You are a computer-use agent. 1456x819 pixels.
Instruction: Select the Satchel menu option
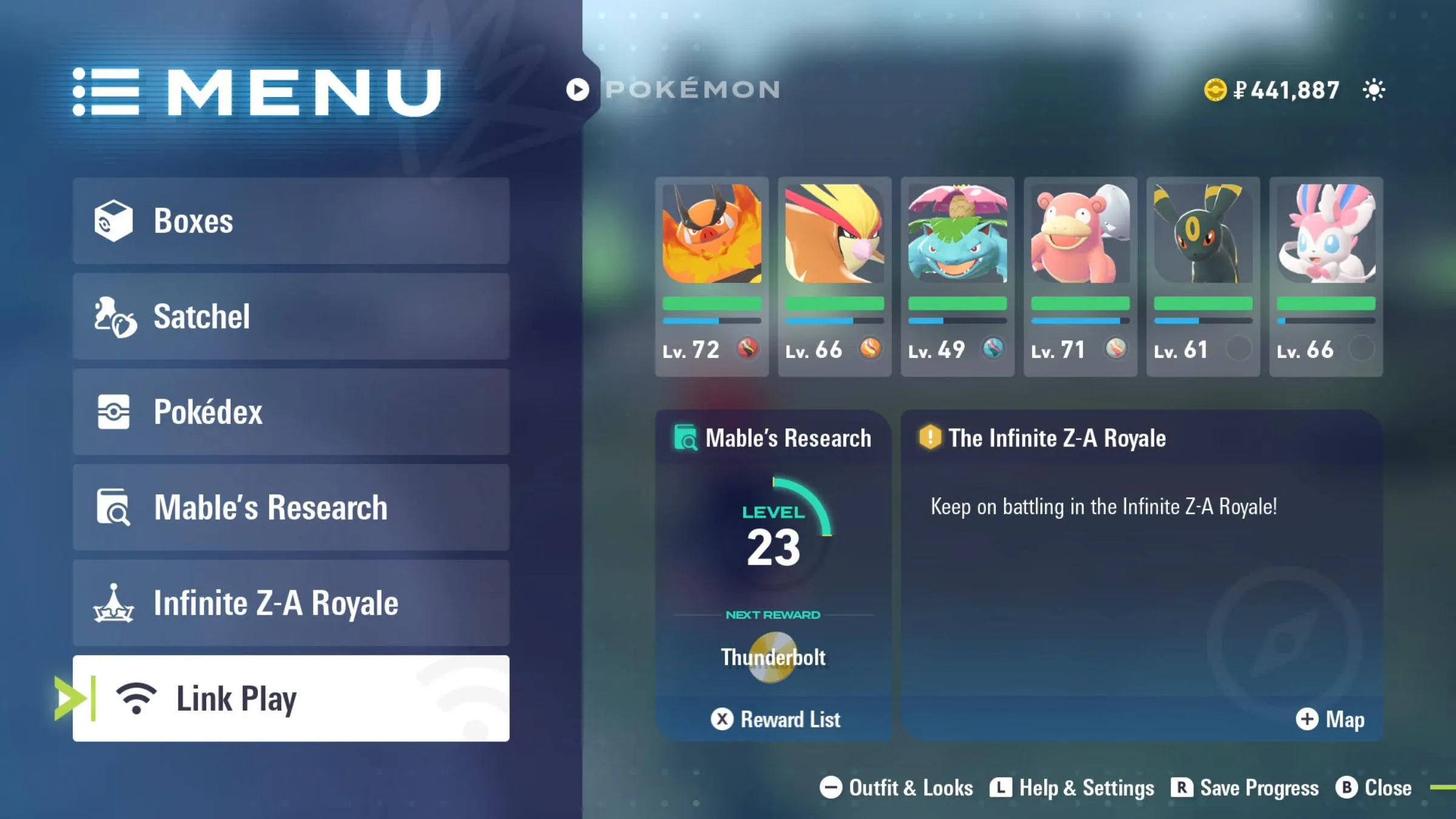[x=291, y=316]
